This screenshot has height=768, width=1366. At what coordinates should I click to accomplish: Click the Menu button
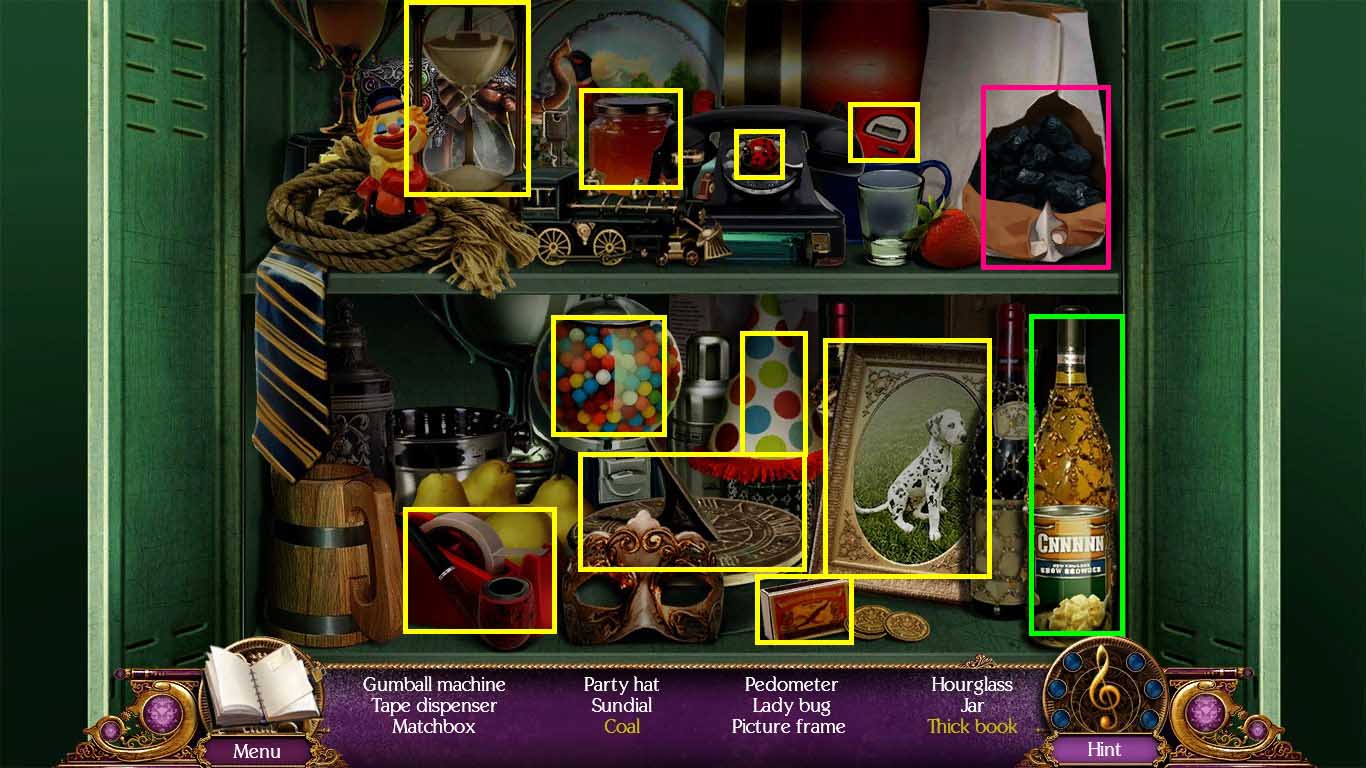click(x=258, y=750)
